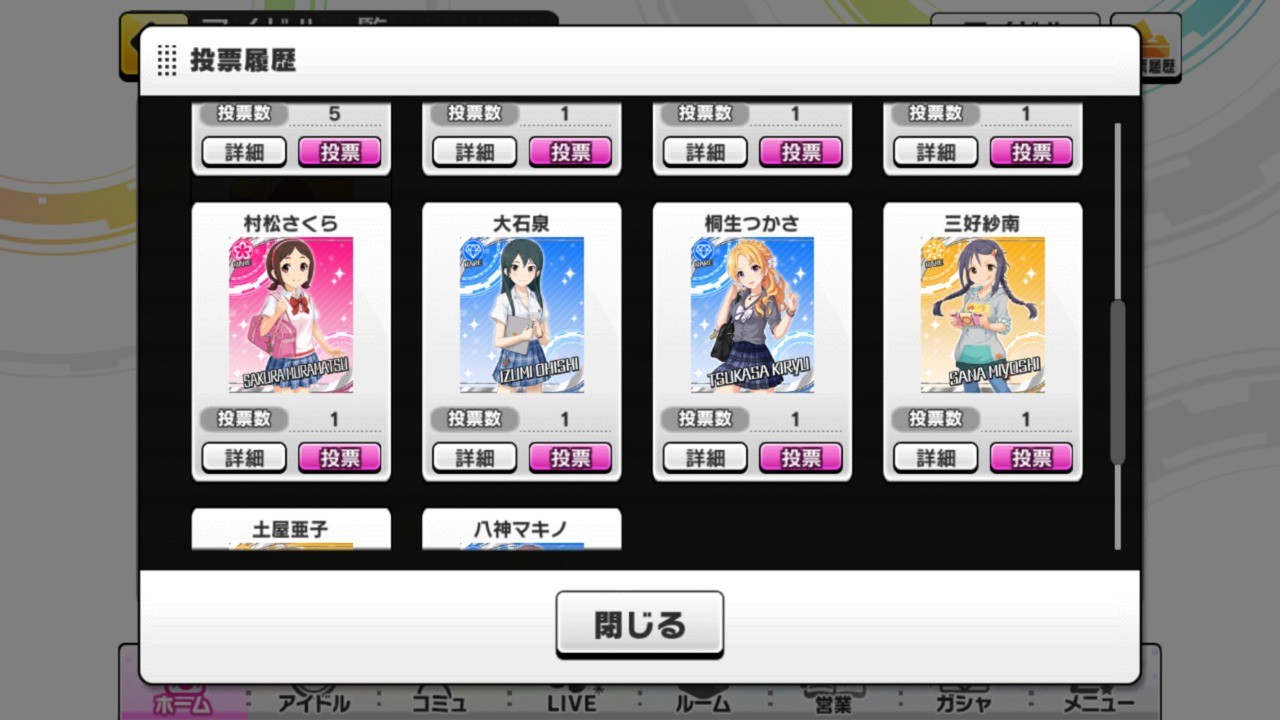Select the Sakura Muramatsu card image

291,314
